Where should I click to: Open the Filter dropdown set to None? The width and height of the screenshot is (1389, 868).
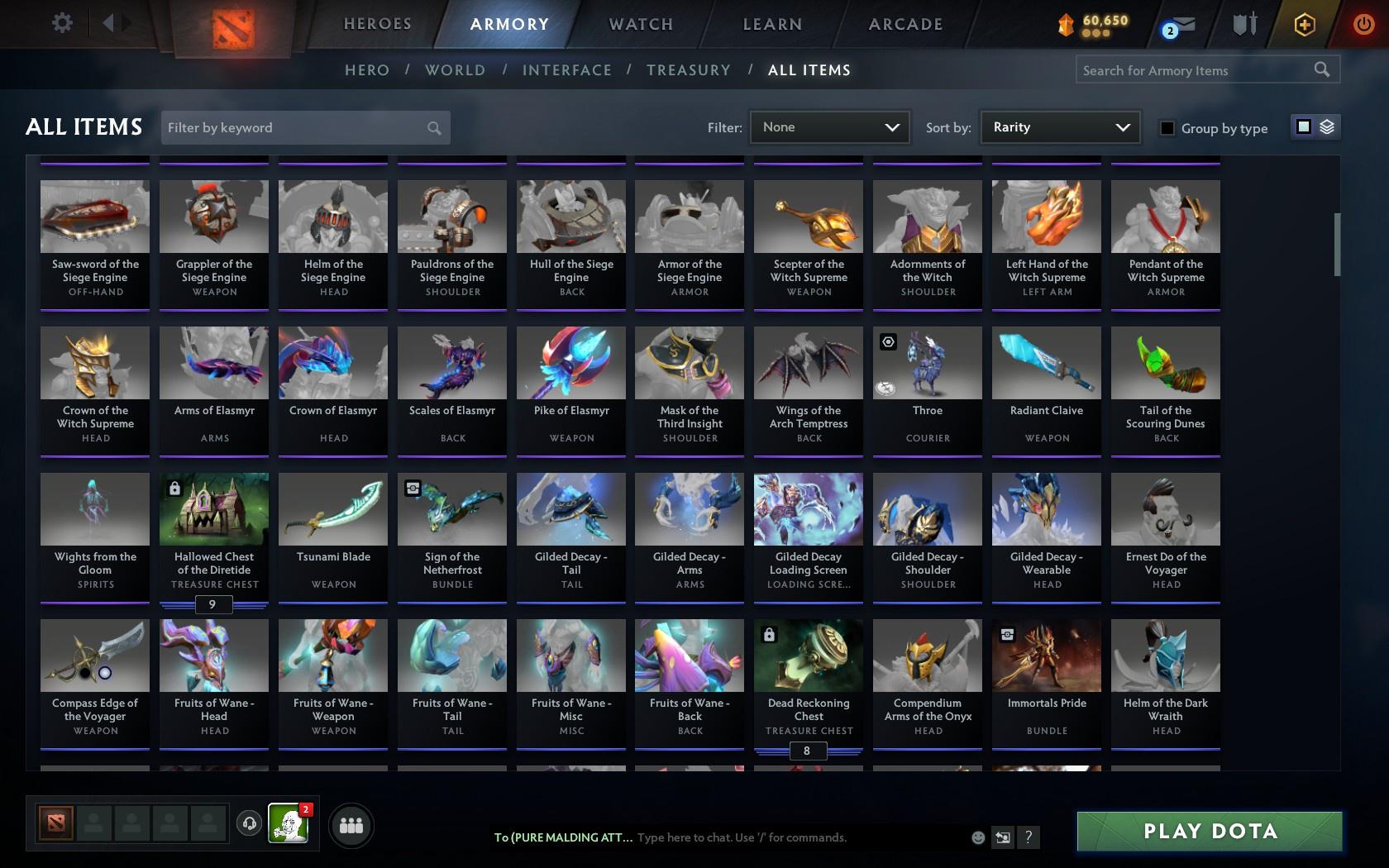point(828,127)
